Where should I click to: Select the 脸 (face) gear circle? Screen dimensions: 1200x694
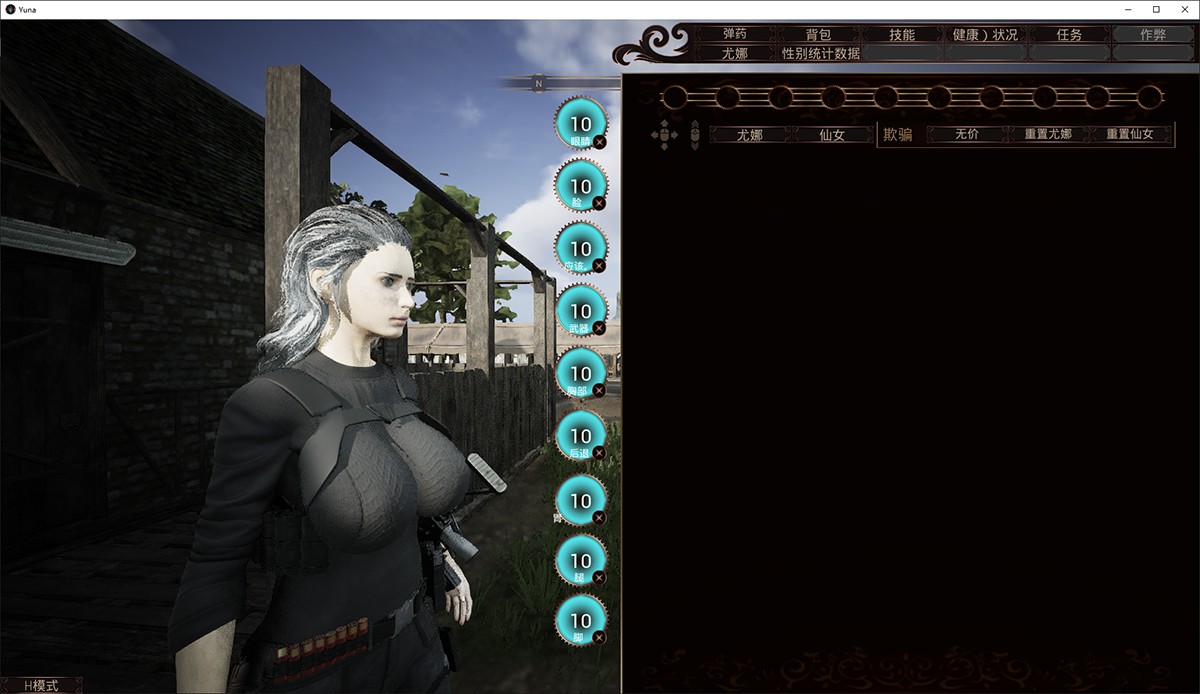click(x=580, y=185)
